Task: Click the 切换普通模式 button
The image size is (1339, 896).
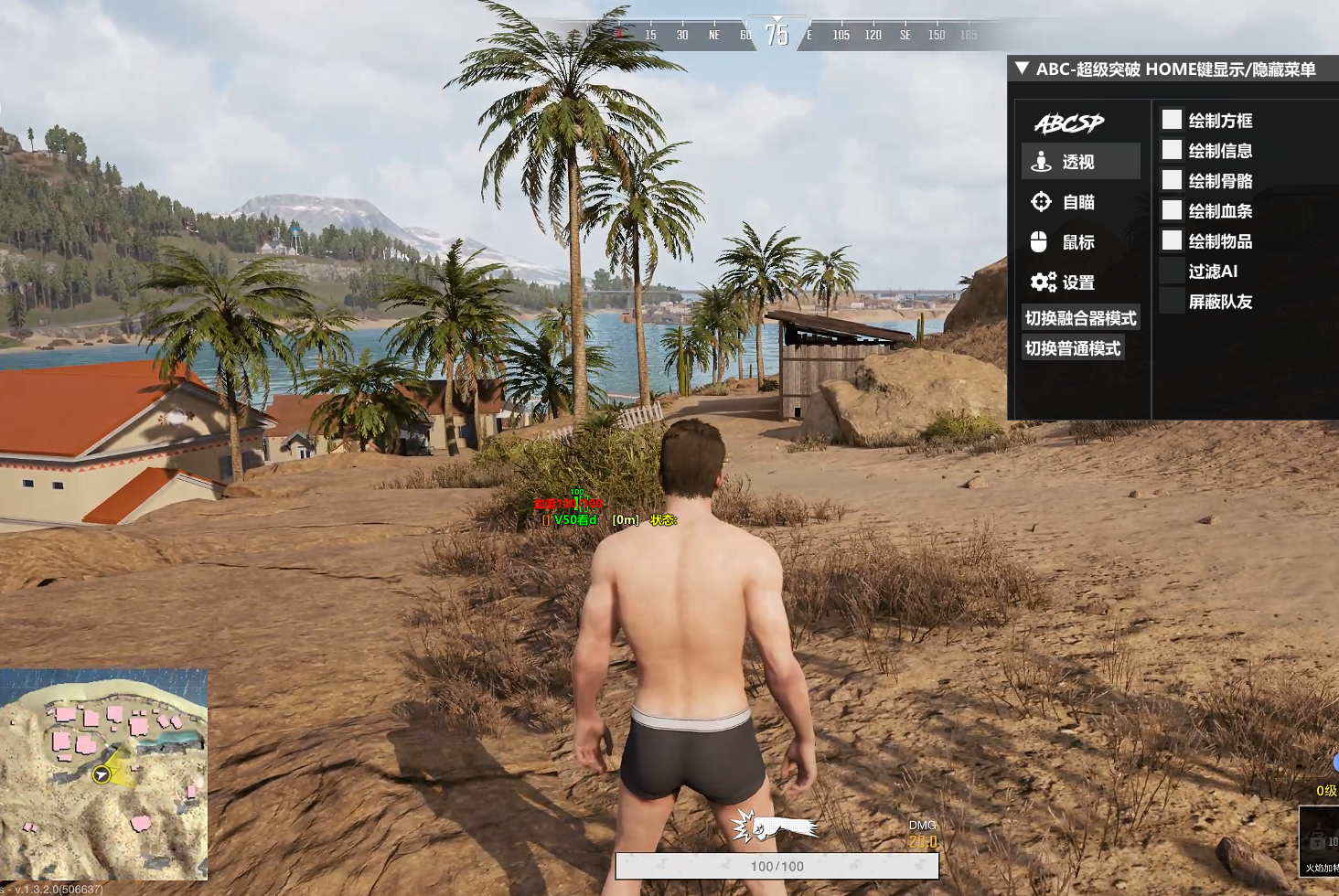Action: pos(1073,348)
